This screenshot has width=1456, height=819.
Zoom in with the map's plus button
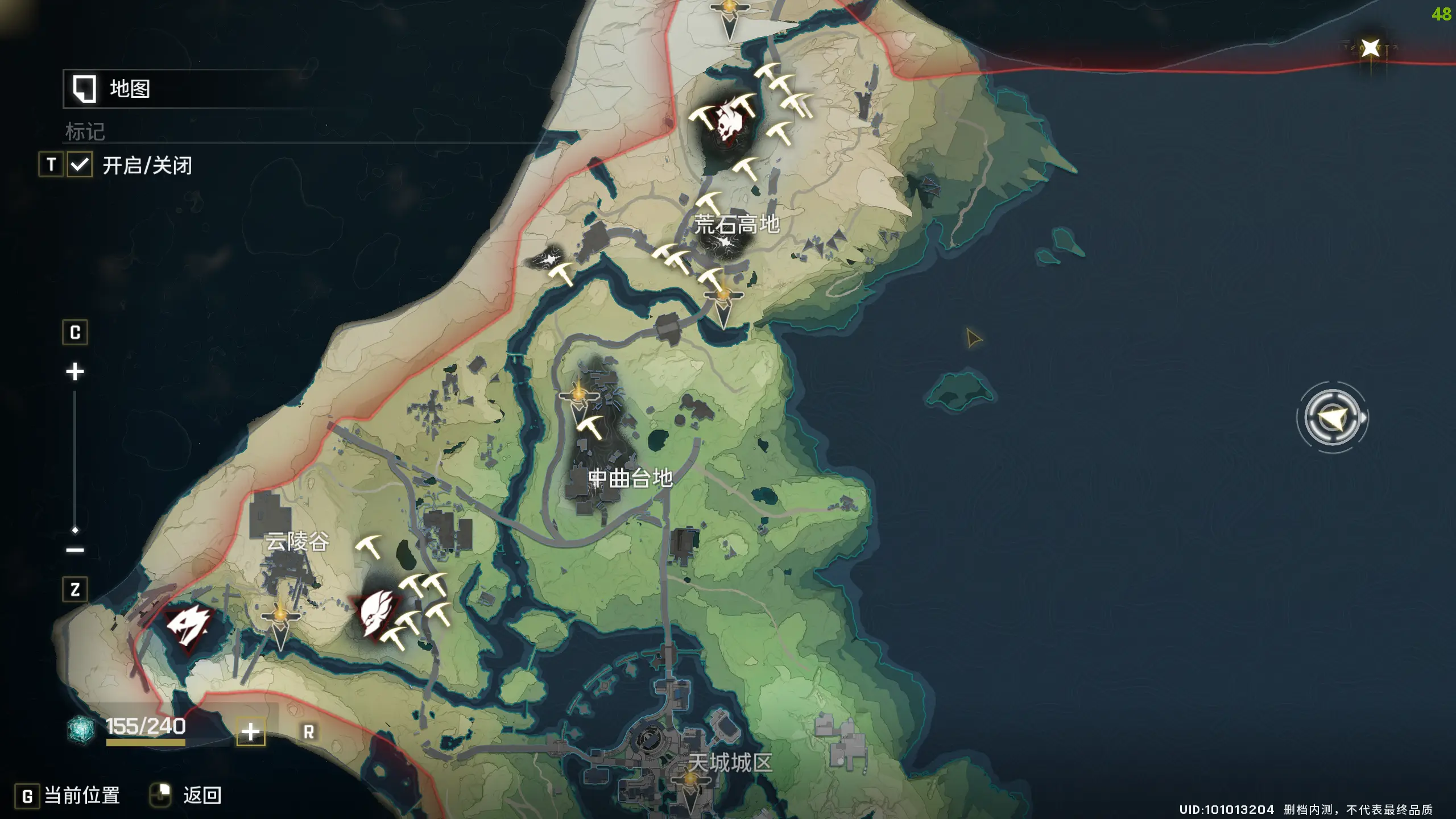[x=75, y=372]
